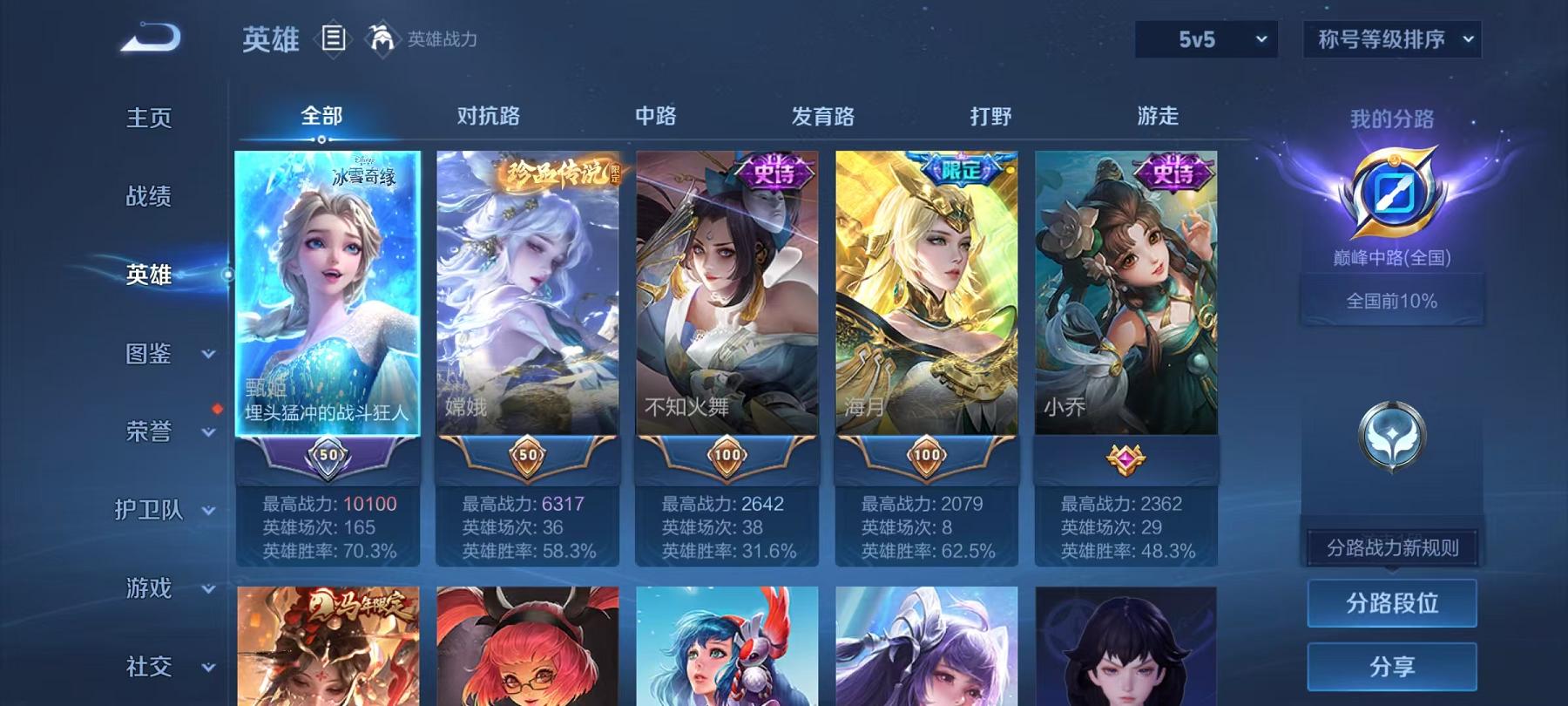
Task: Open the hero list icon beside 英雄 title
Action: coord(333,37)
